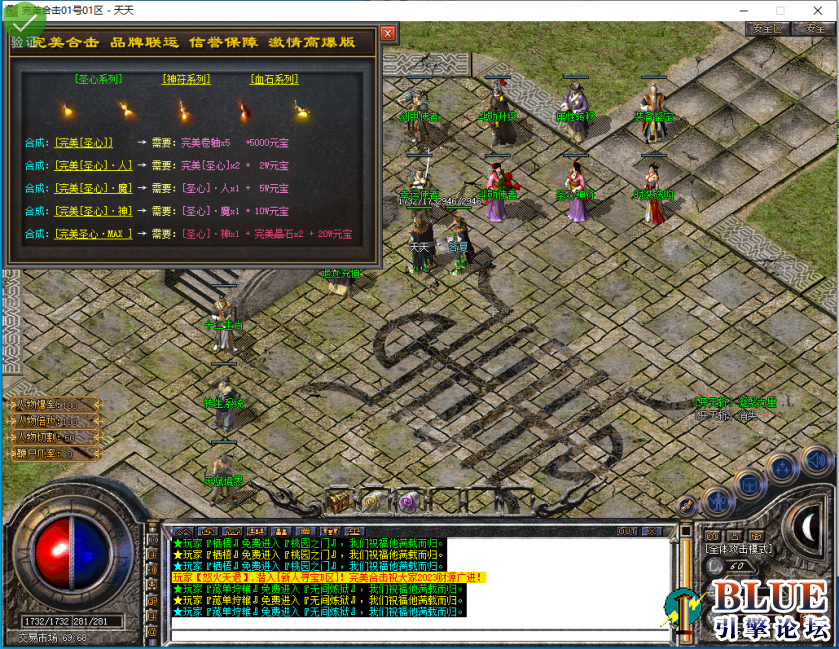Open the skills round button with stars
This screenshot has height=649, width=839.
[x=782, y=469]
